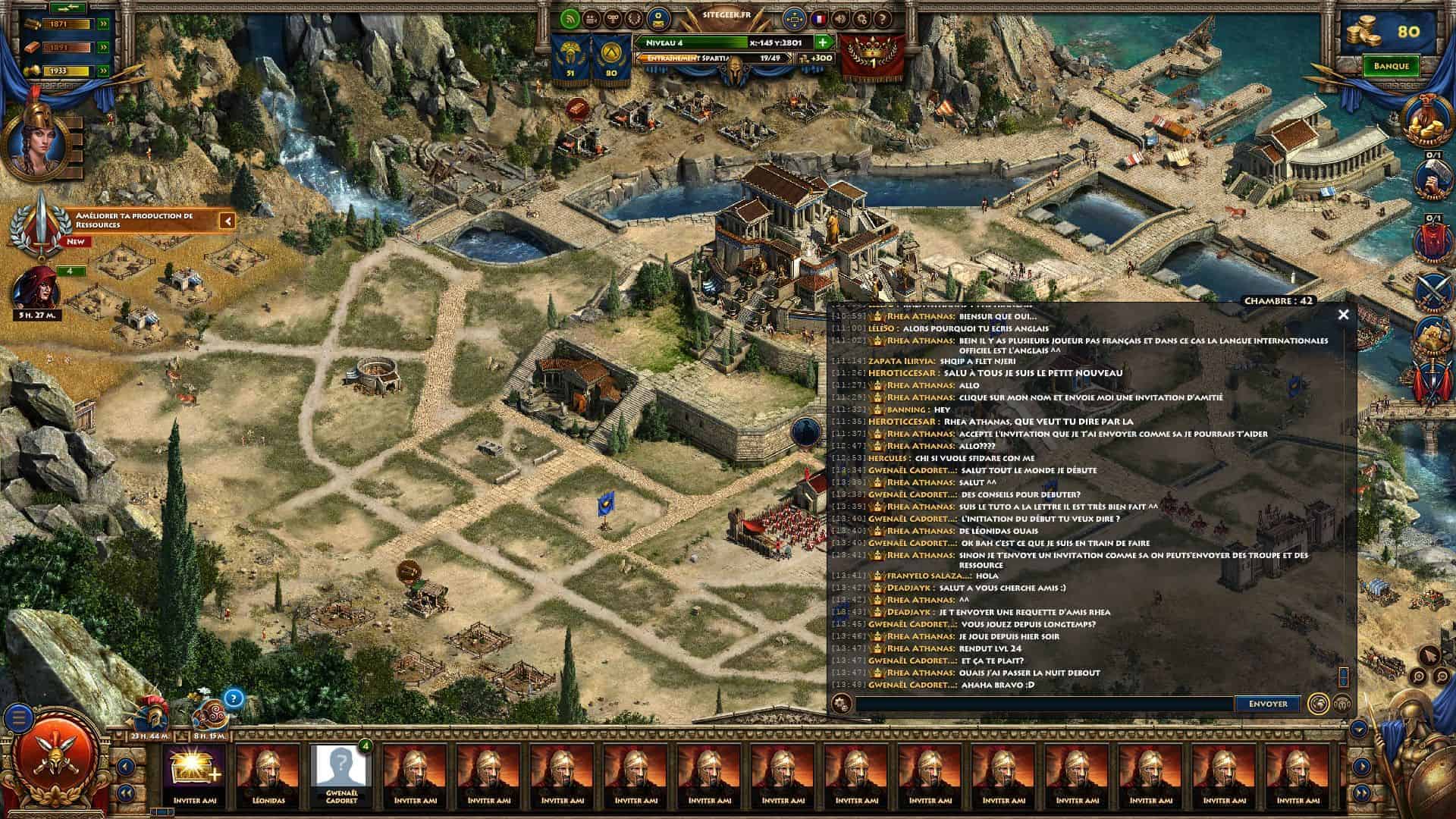
Task: Open the Banque shop
Action: coord(1391,66)
